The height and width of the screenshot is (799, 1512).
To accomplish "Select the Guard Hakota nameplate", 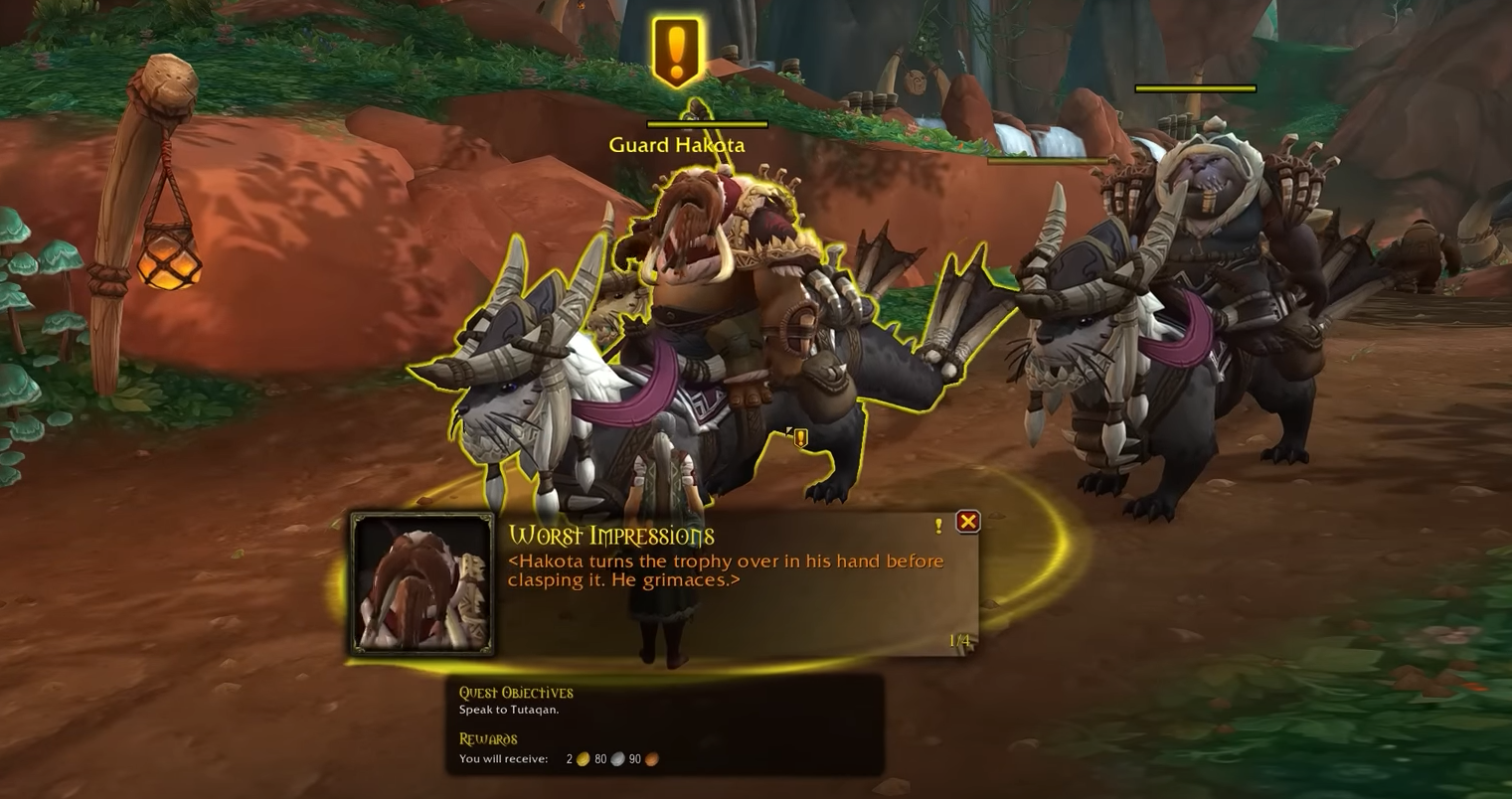I will (x=677, y=145).
